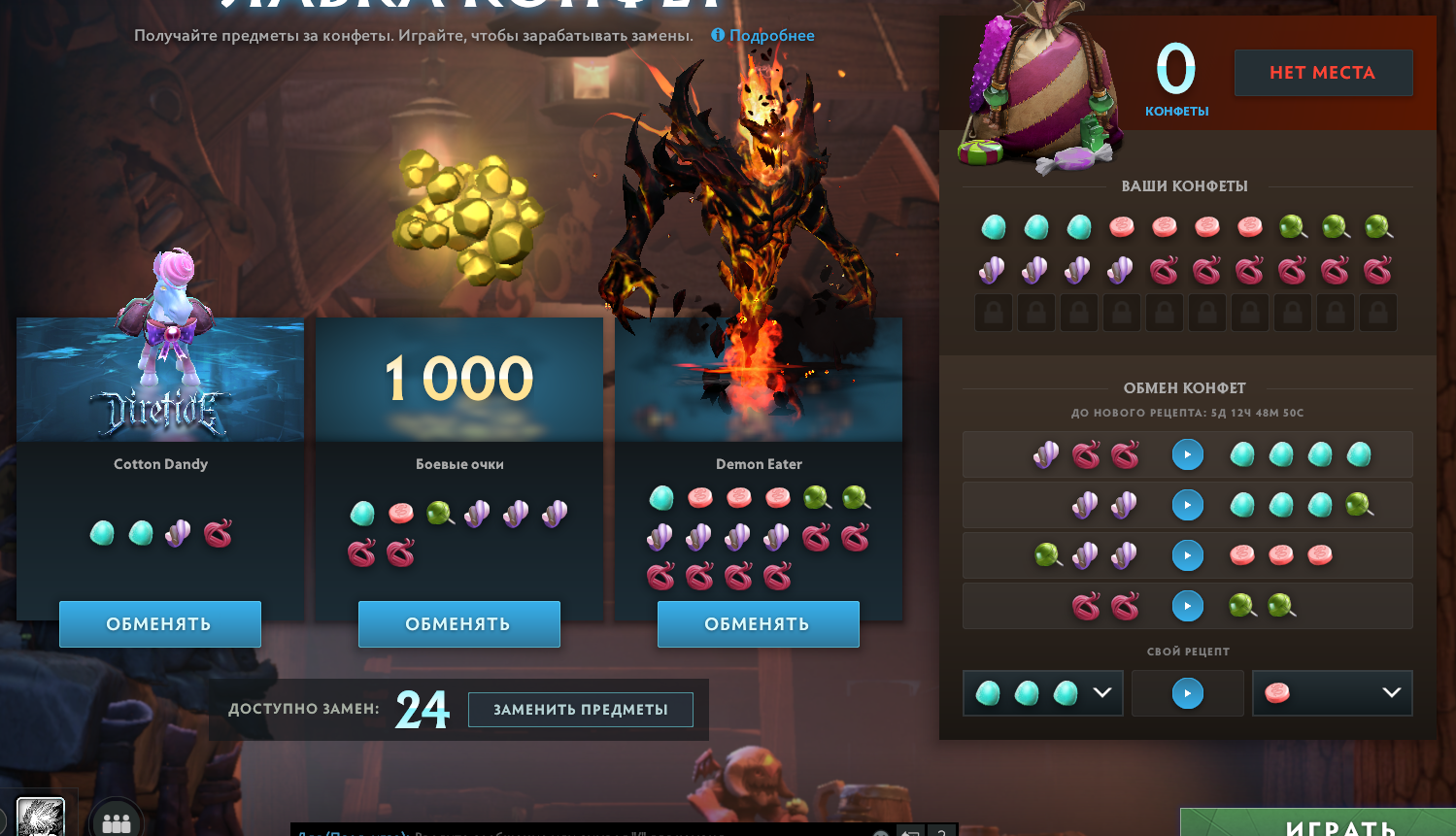Trade two purple candies for teal and green
1456x836 pixels.
click(x=1187, y=505)
